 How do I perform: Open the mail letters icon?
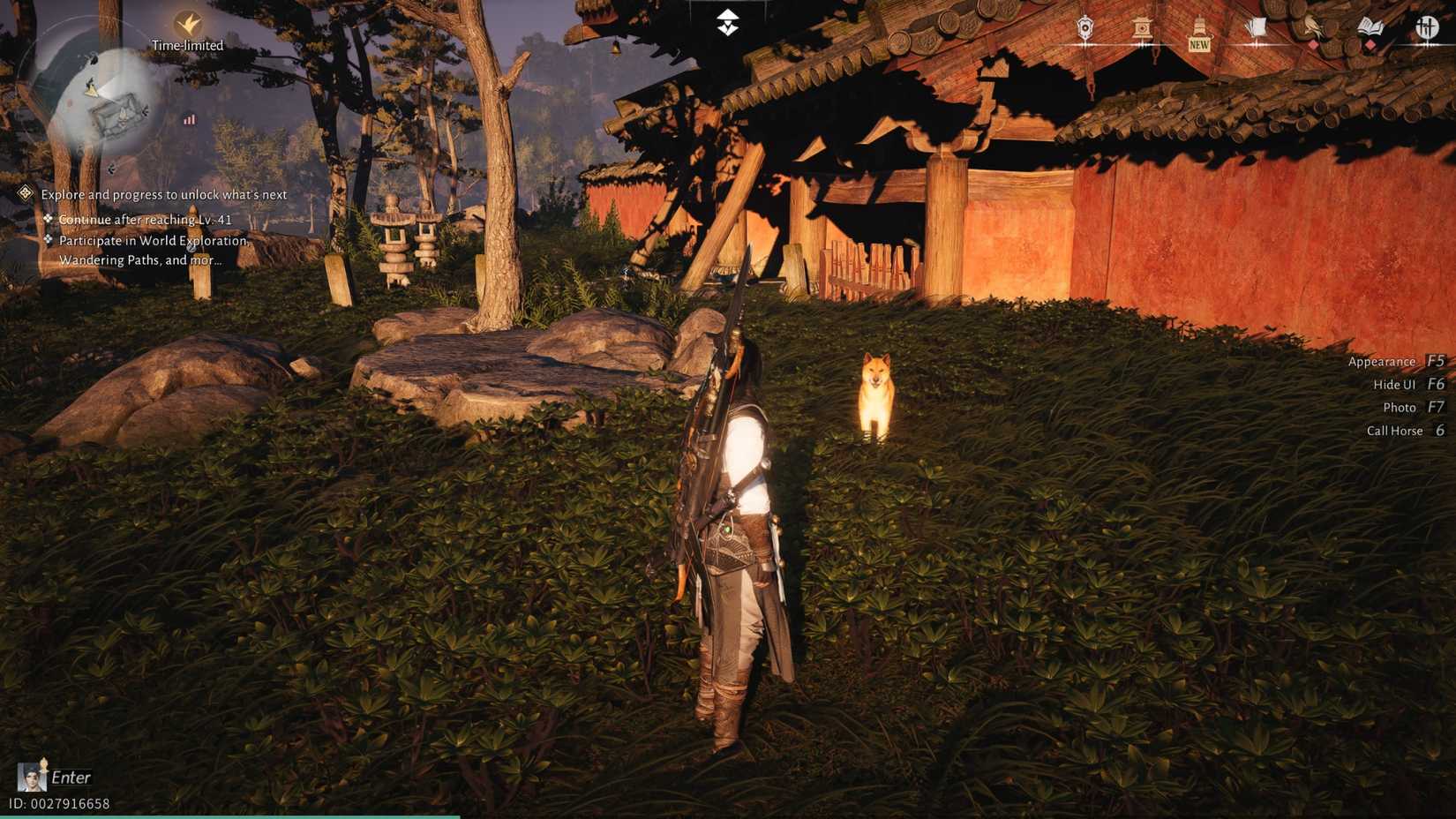pos(1255,28)
